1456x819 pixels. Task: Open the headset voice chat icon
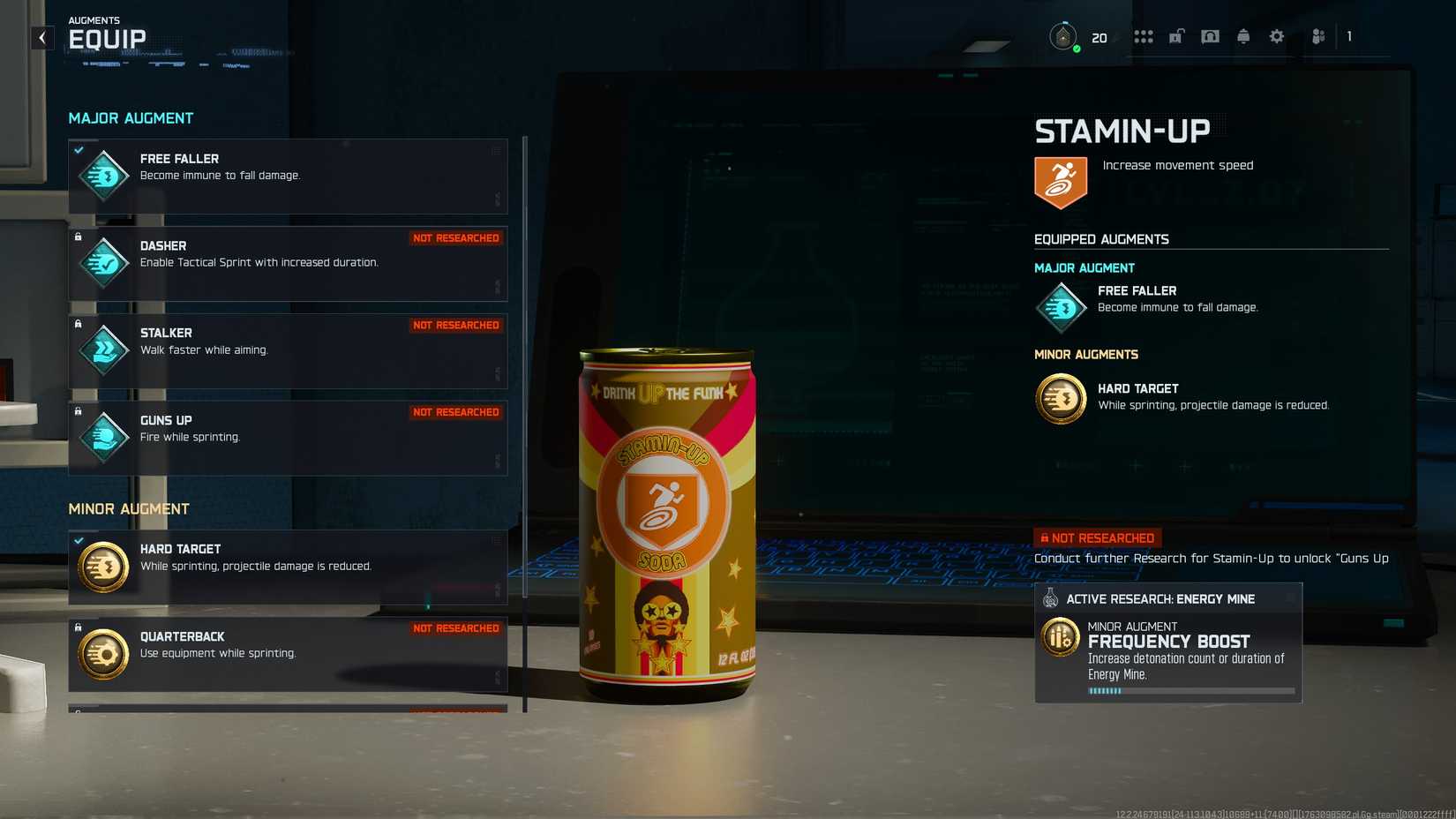coord(1210,37)
